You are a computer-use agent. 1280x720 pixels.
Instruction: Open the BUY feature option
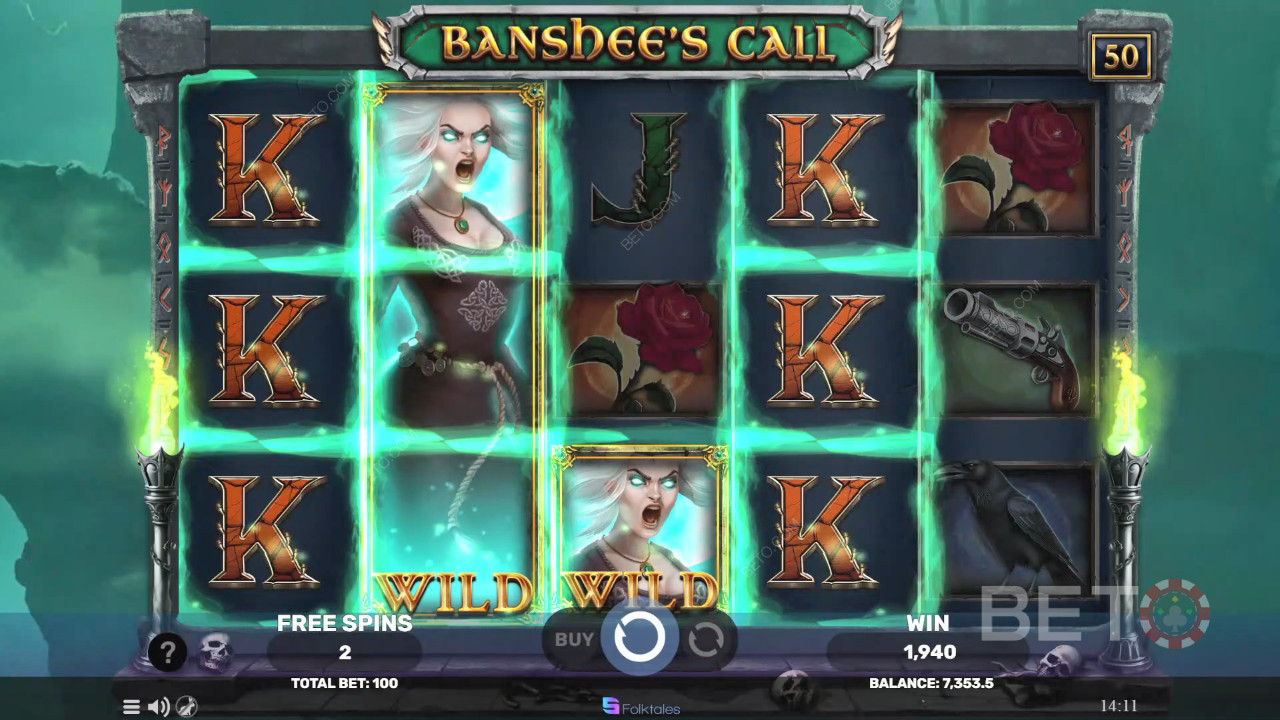(574, 639)
